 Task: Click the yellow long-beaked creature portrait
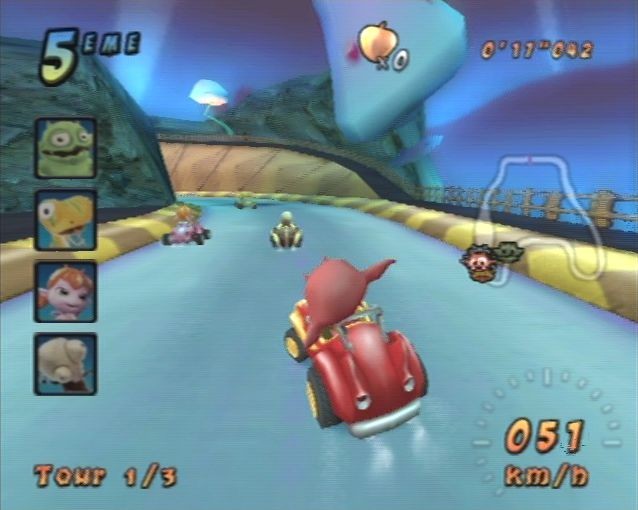click(66, 219)
